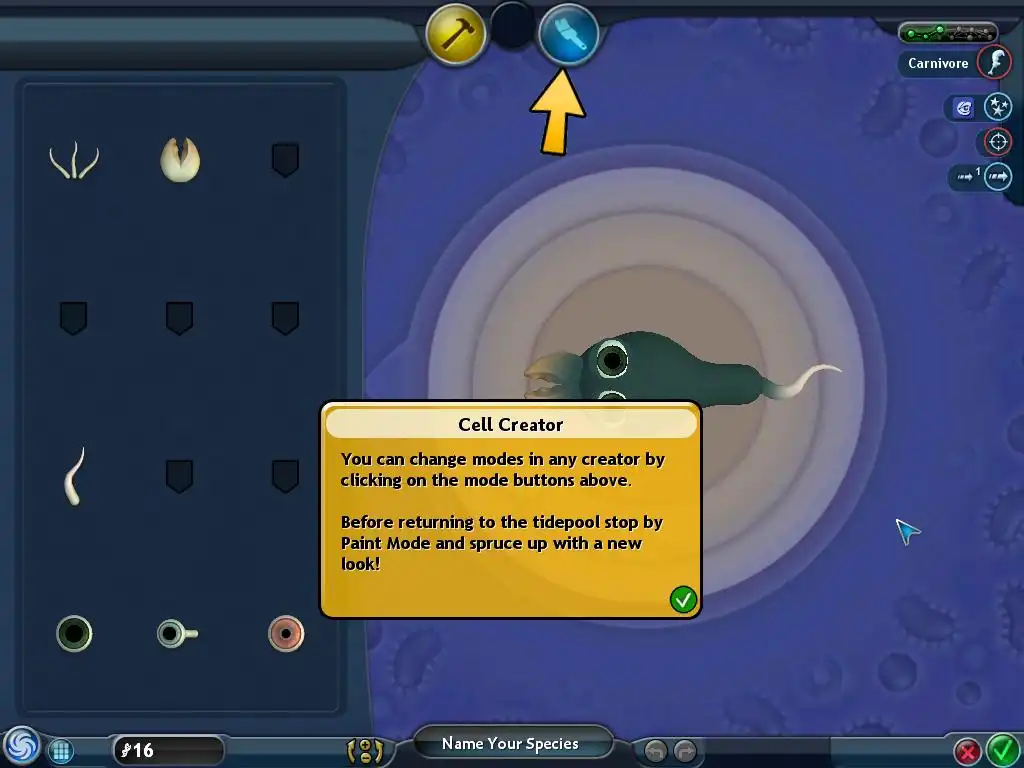Undo the last edit
The height and width of the screenshot is (768, 1024).
point(655,750)
